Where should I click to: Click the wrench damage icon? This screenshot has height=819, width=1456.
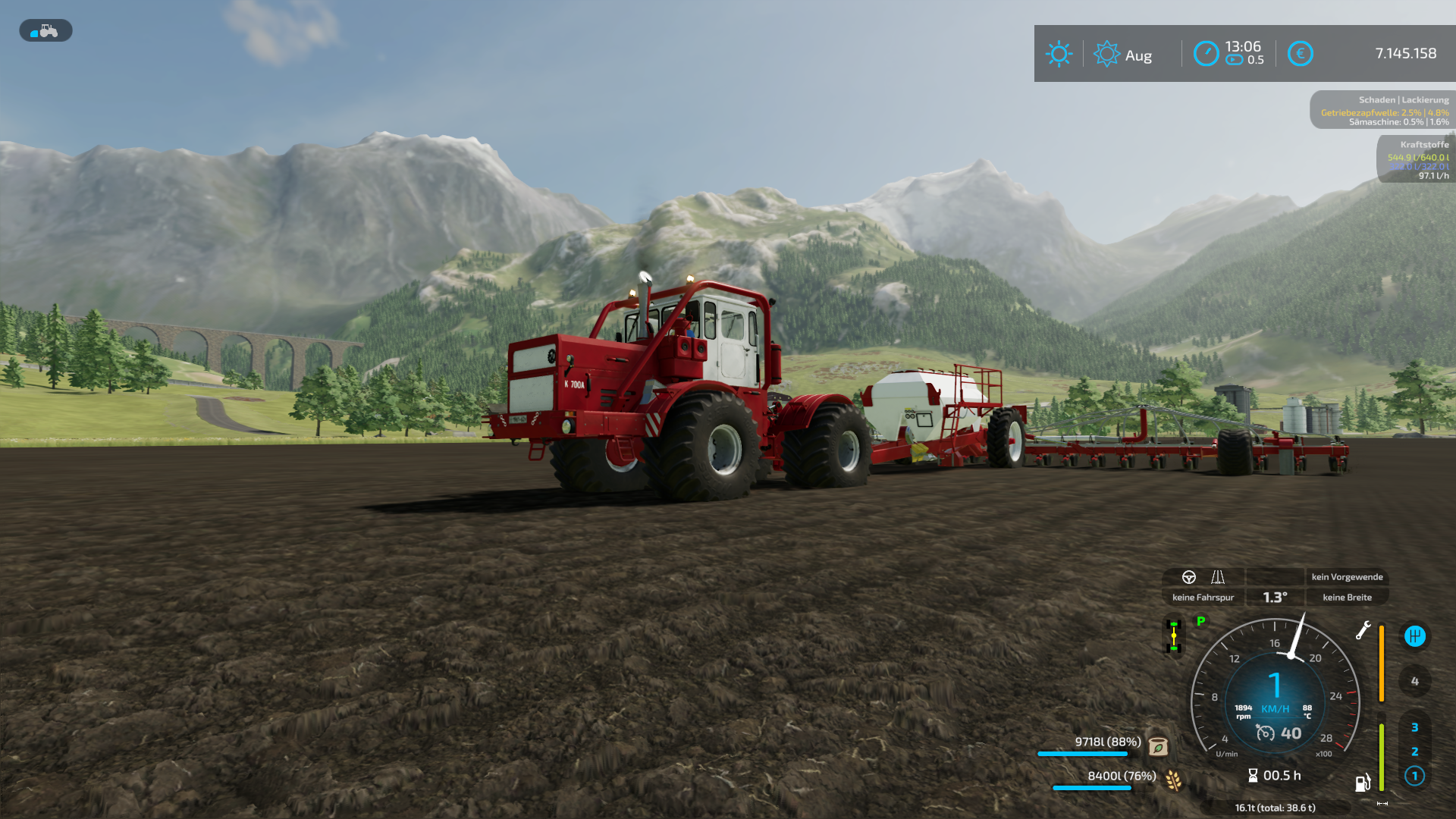[x=1363, y=630]
